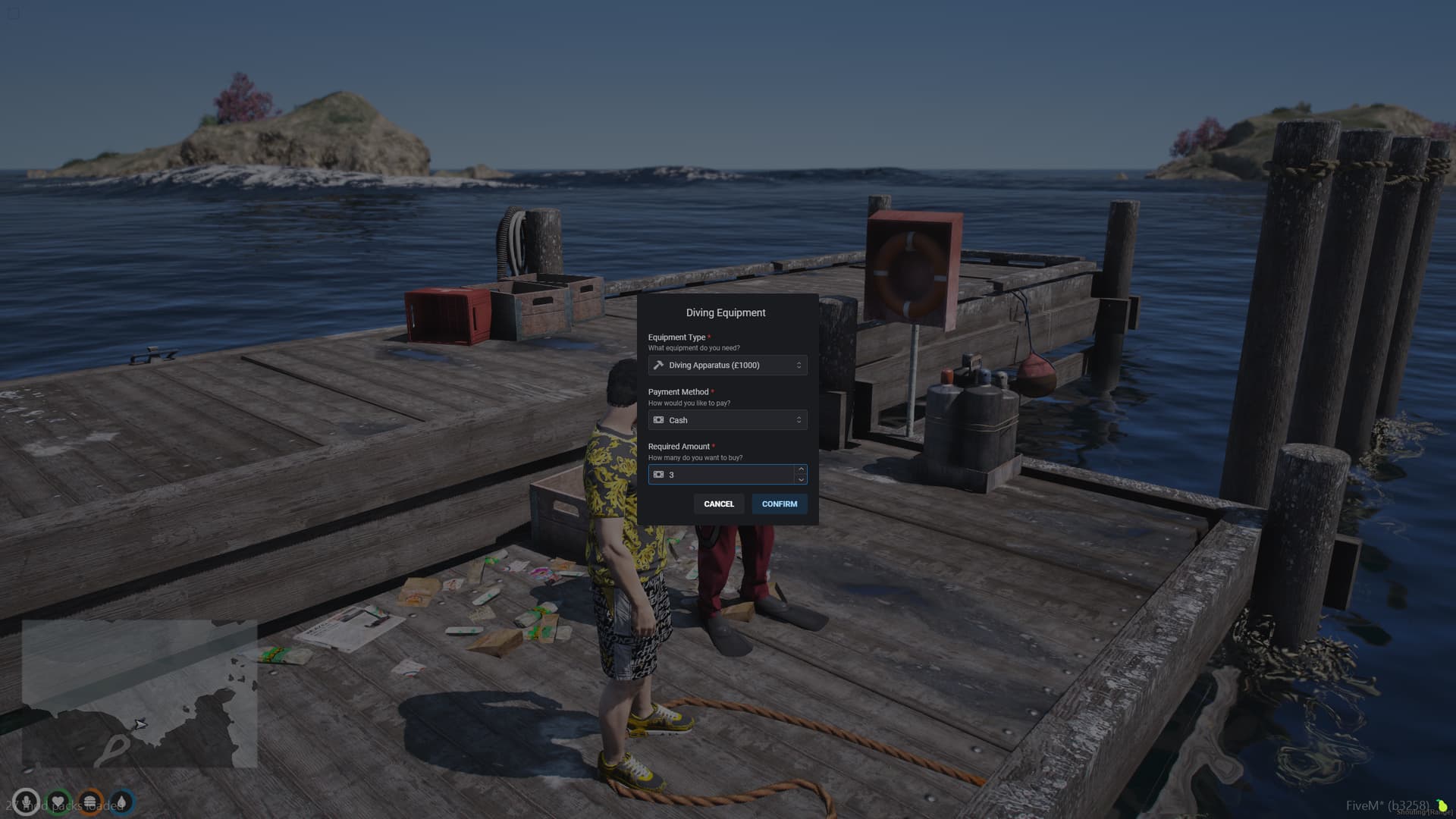This screenshot has width=1456, height=819.
Task: Click the water drop thirst indicator
Action: point(123,801)
